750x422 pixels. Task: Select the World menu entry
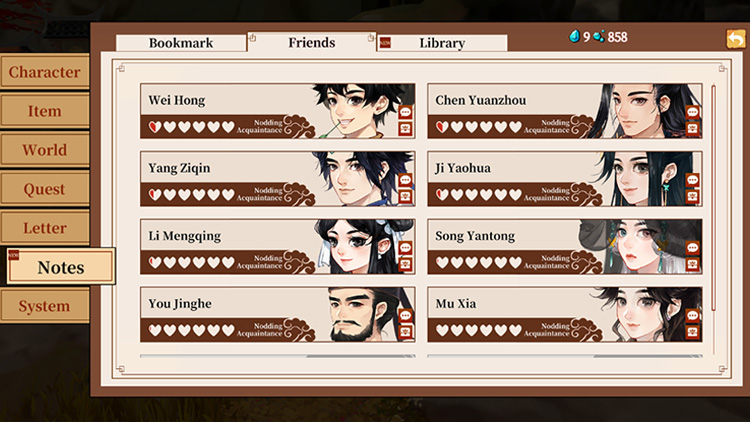coord(44,150)
